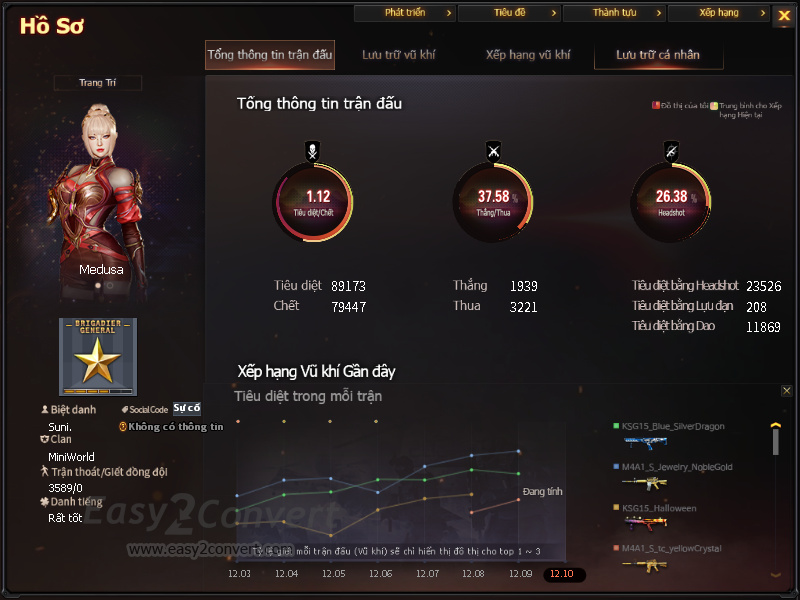Open the Xếp hạng menu
This screenshot has width=800, height=600.
tap(719, 13)
